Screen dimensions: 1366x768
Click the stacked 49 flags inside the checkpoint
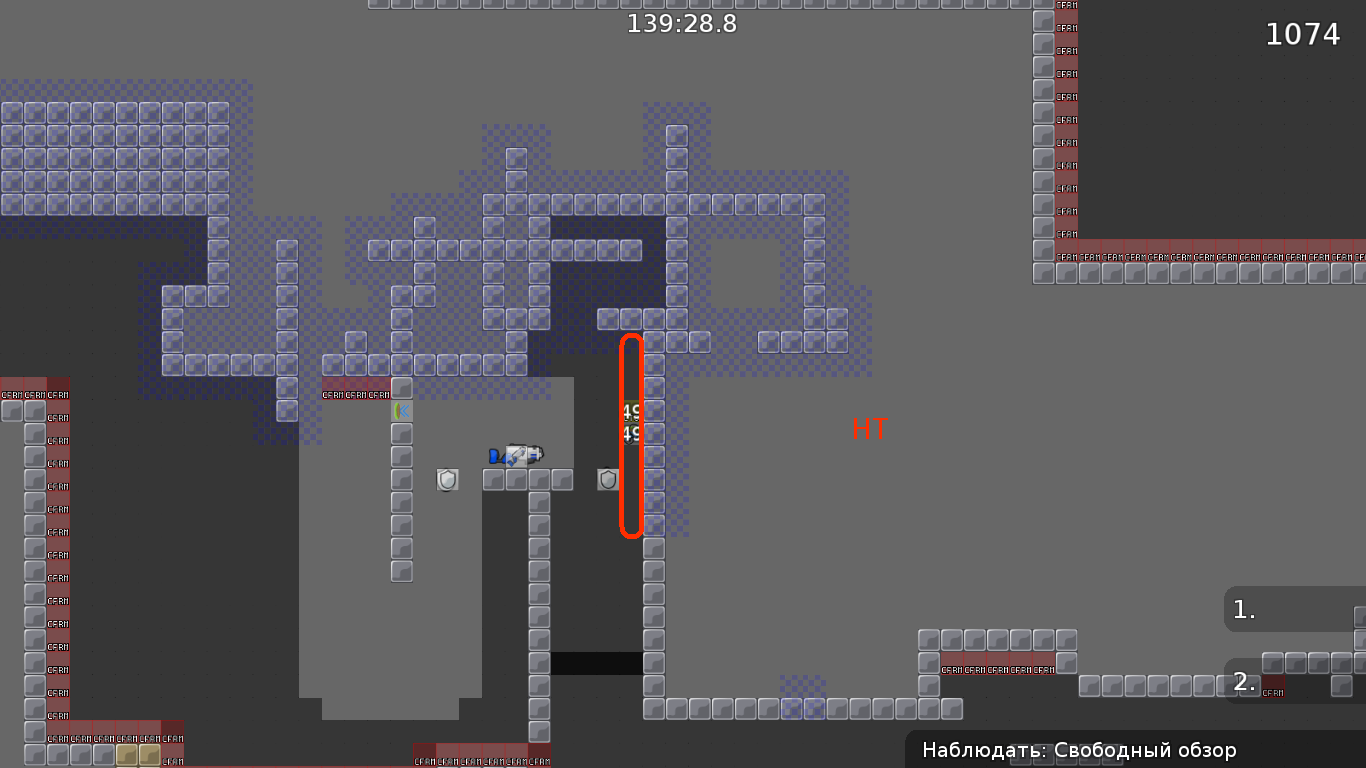pos(631,421)
